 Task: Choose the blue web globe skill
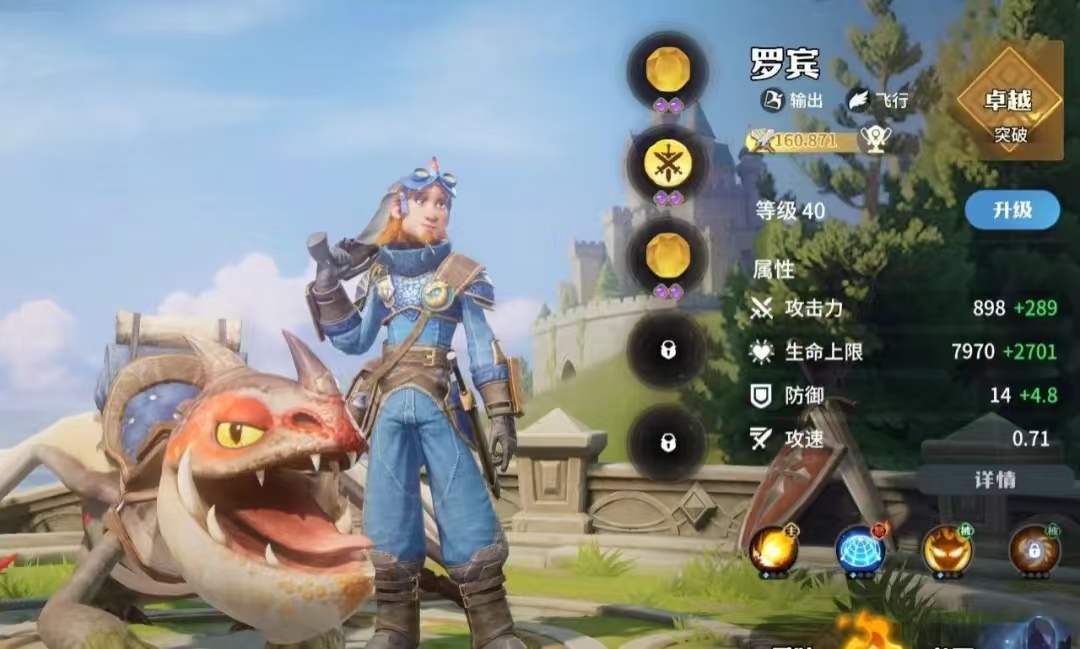[859, 550]
